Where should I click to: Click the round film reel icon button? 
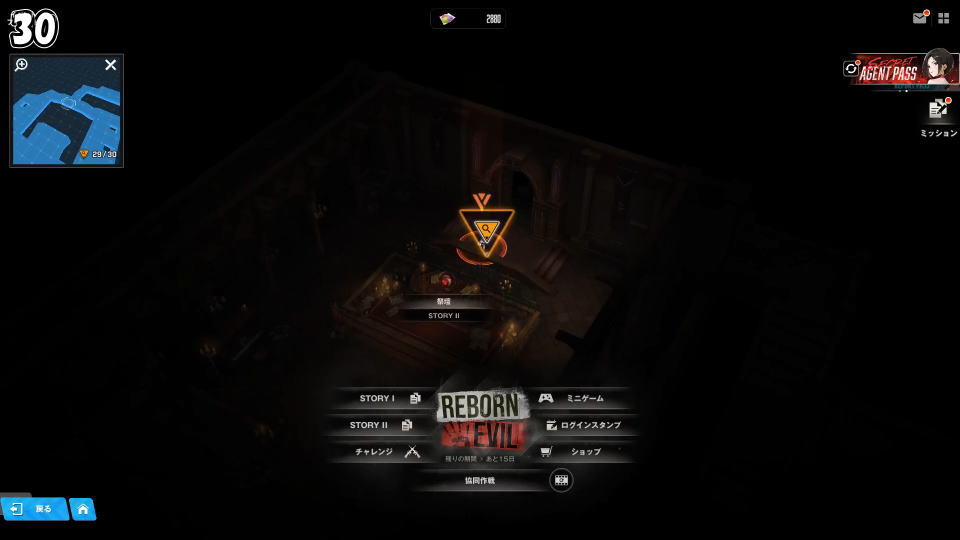[562, 480]
